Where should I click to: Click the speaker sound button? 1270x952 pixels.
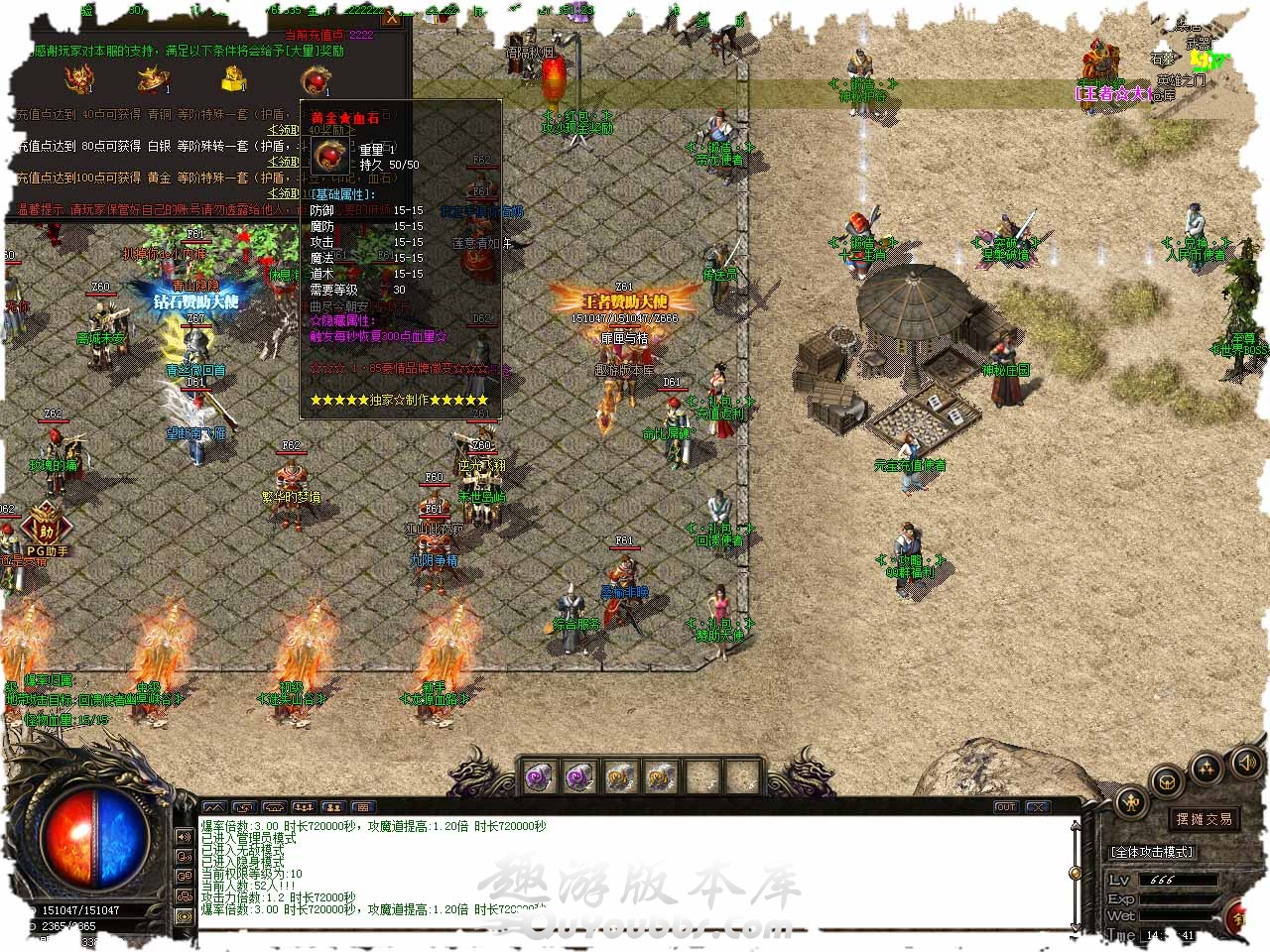(1245, 762)
